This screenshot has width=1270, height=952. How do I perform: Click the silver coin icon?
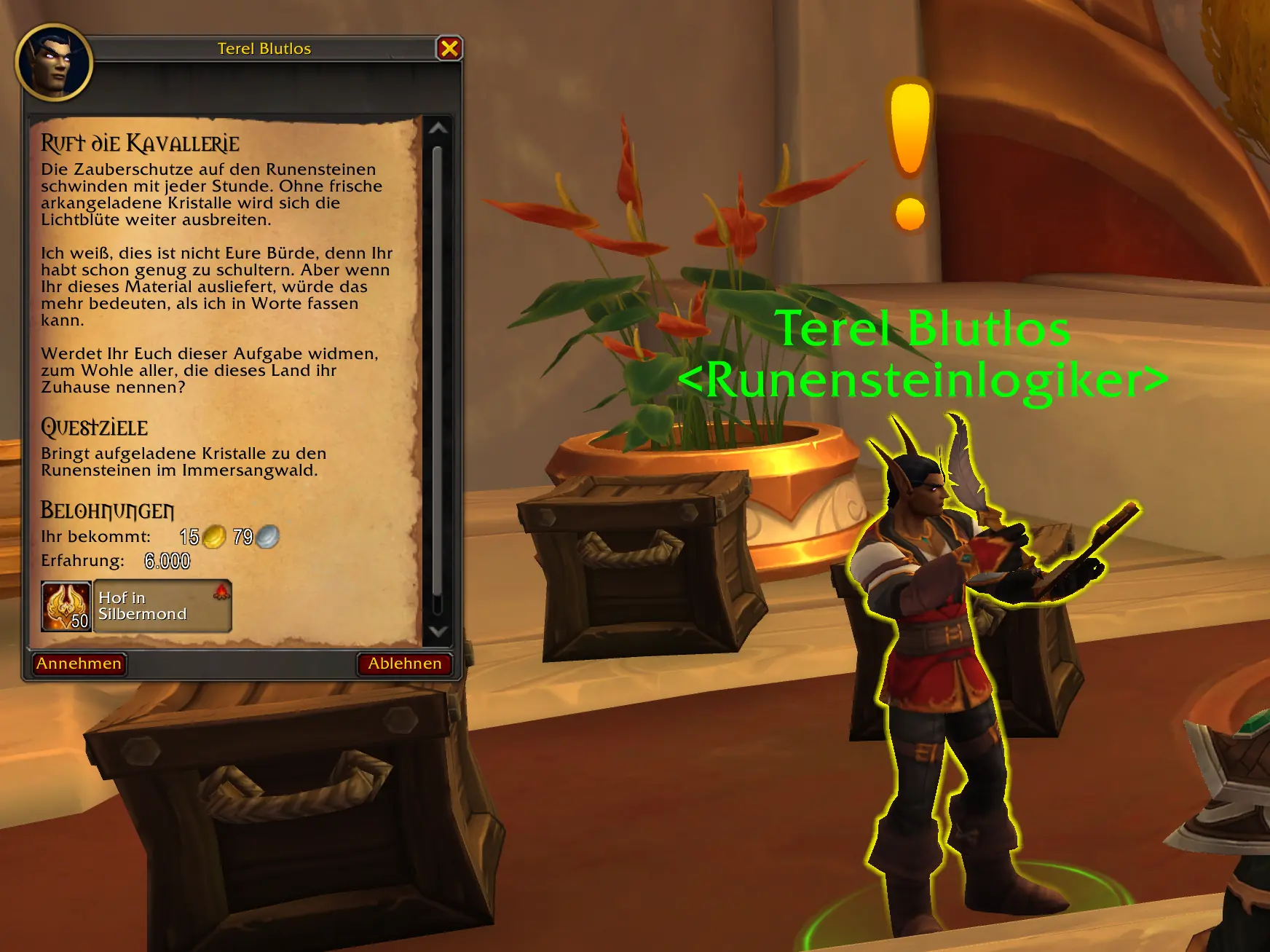click(266, 537)
